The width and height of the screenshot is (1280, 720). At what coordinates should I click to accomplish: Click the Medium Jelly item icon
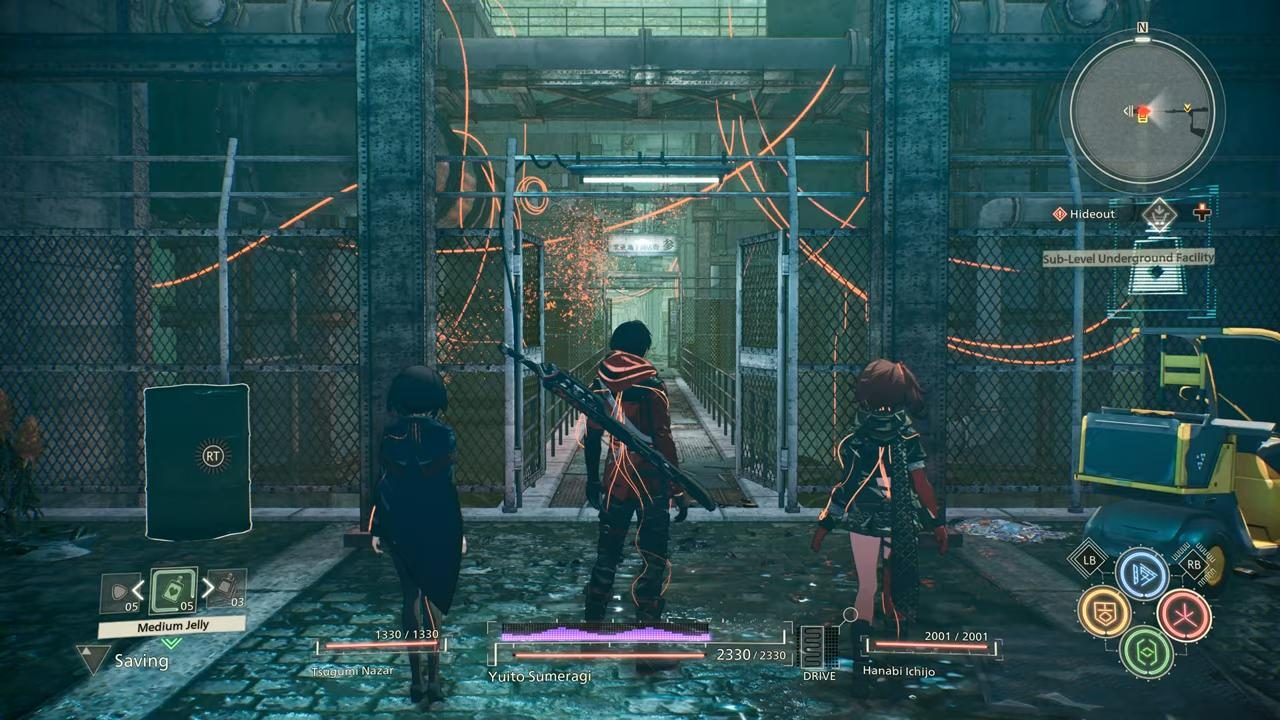tap(172, 592)
